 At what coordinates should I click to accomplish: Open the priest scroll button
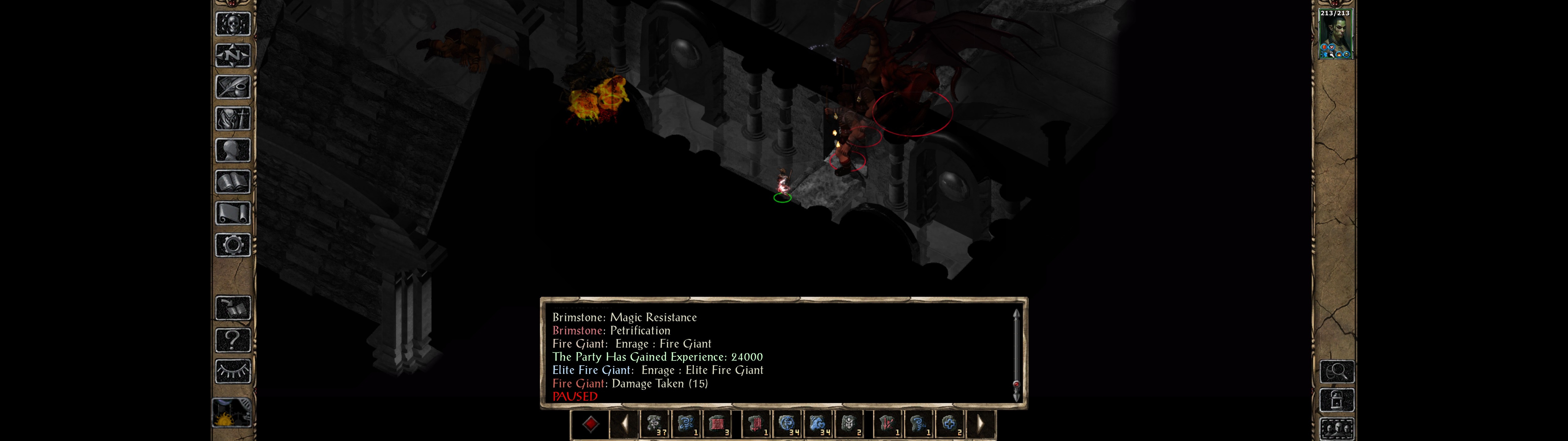232,214
